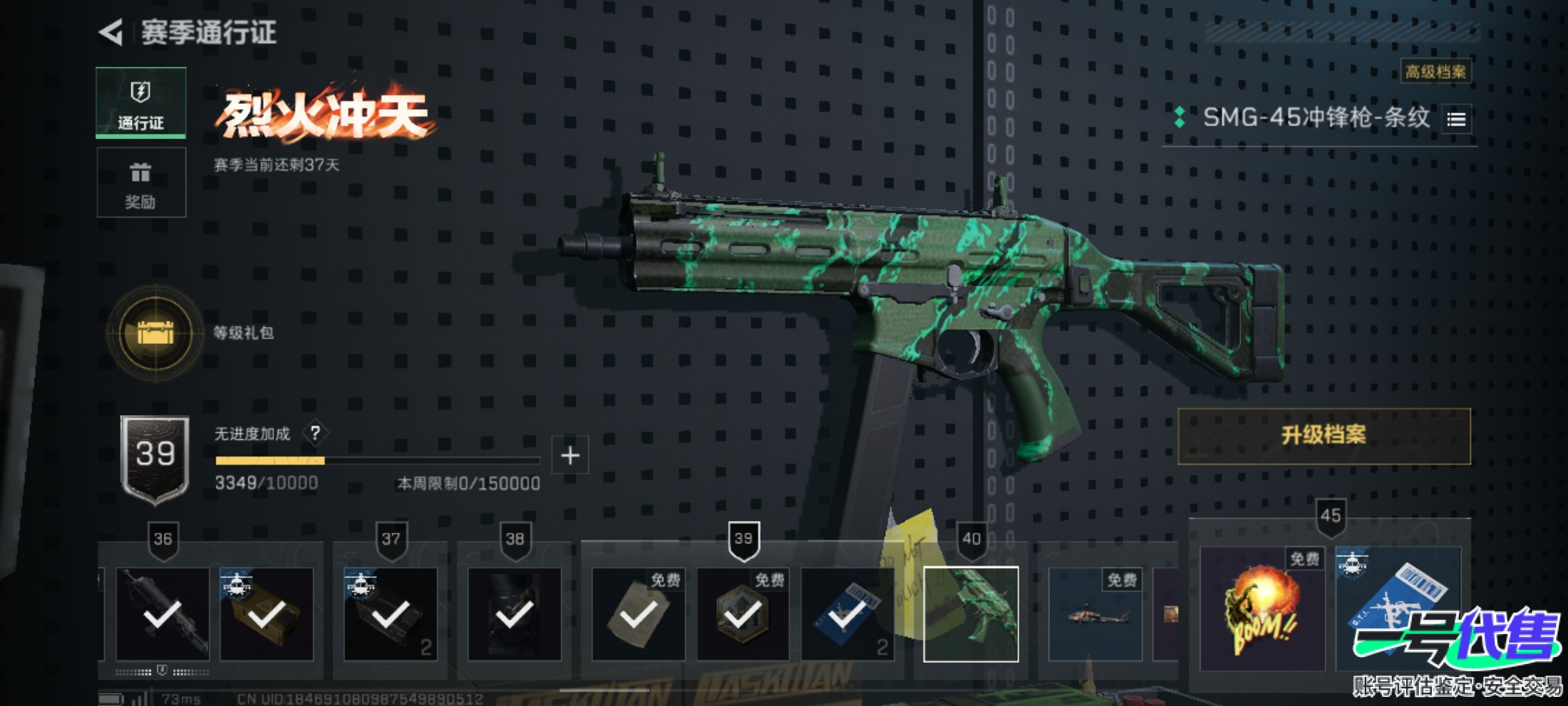Viewport: 1568px width, 706px height.
Task: Go back using the arrow beside 赛季通行证
Action: tap(112, 32)
